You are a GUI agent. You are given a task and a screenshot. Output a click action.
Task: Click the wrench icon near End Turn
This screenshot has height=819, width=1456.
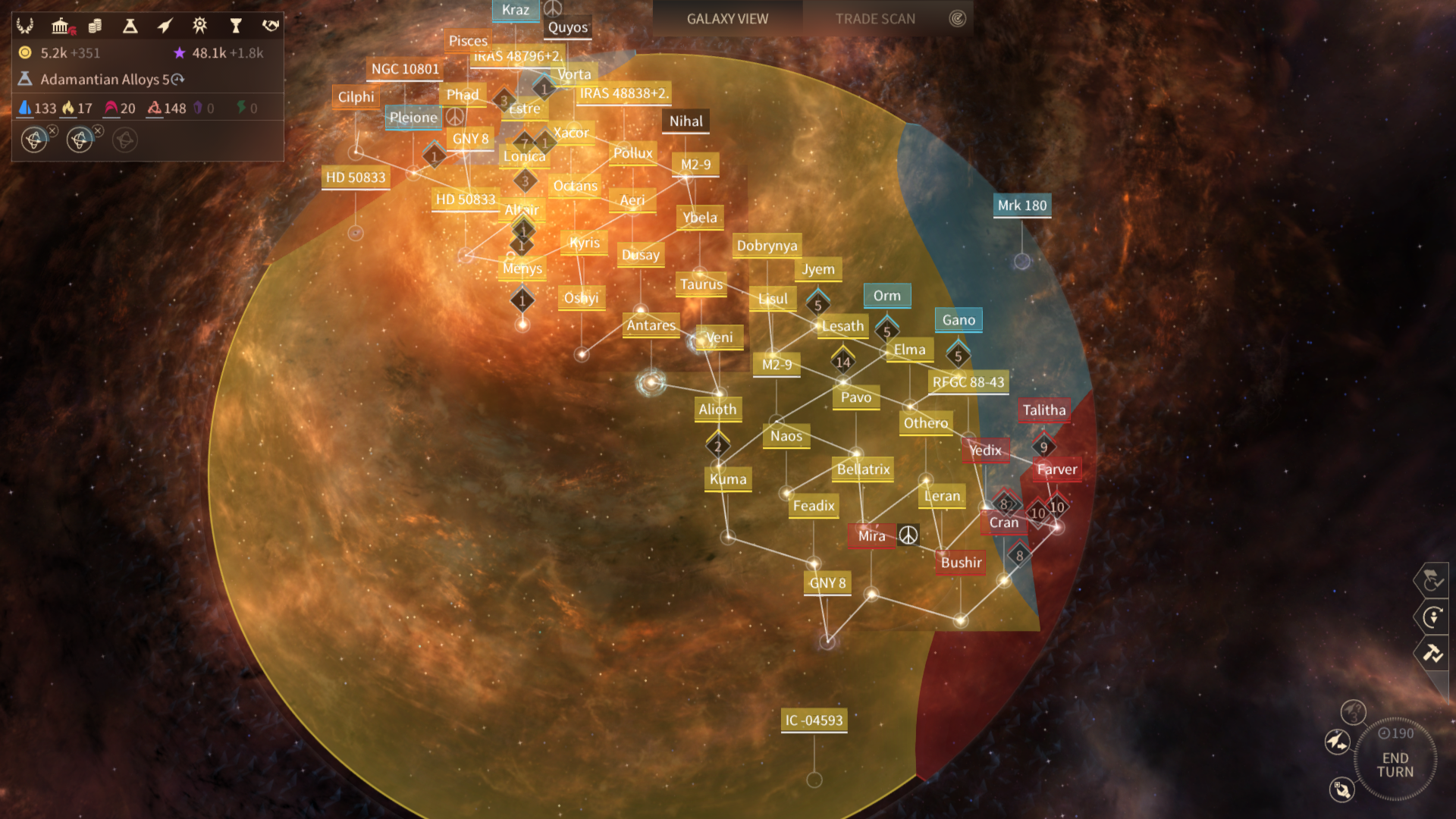[1341, 789]
